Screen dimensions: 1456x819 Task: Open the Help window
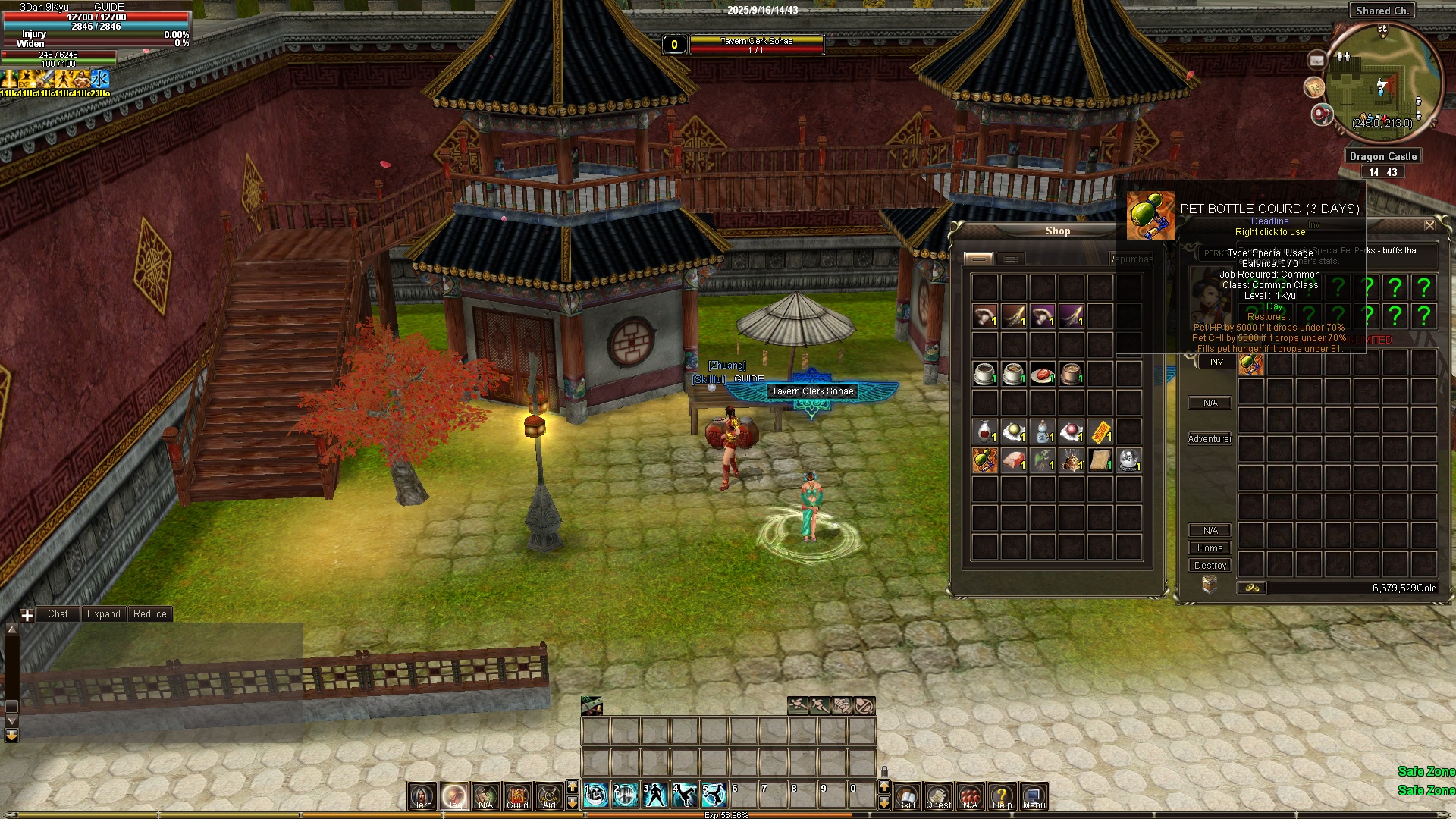coord(1002,795)
